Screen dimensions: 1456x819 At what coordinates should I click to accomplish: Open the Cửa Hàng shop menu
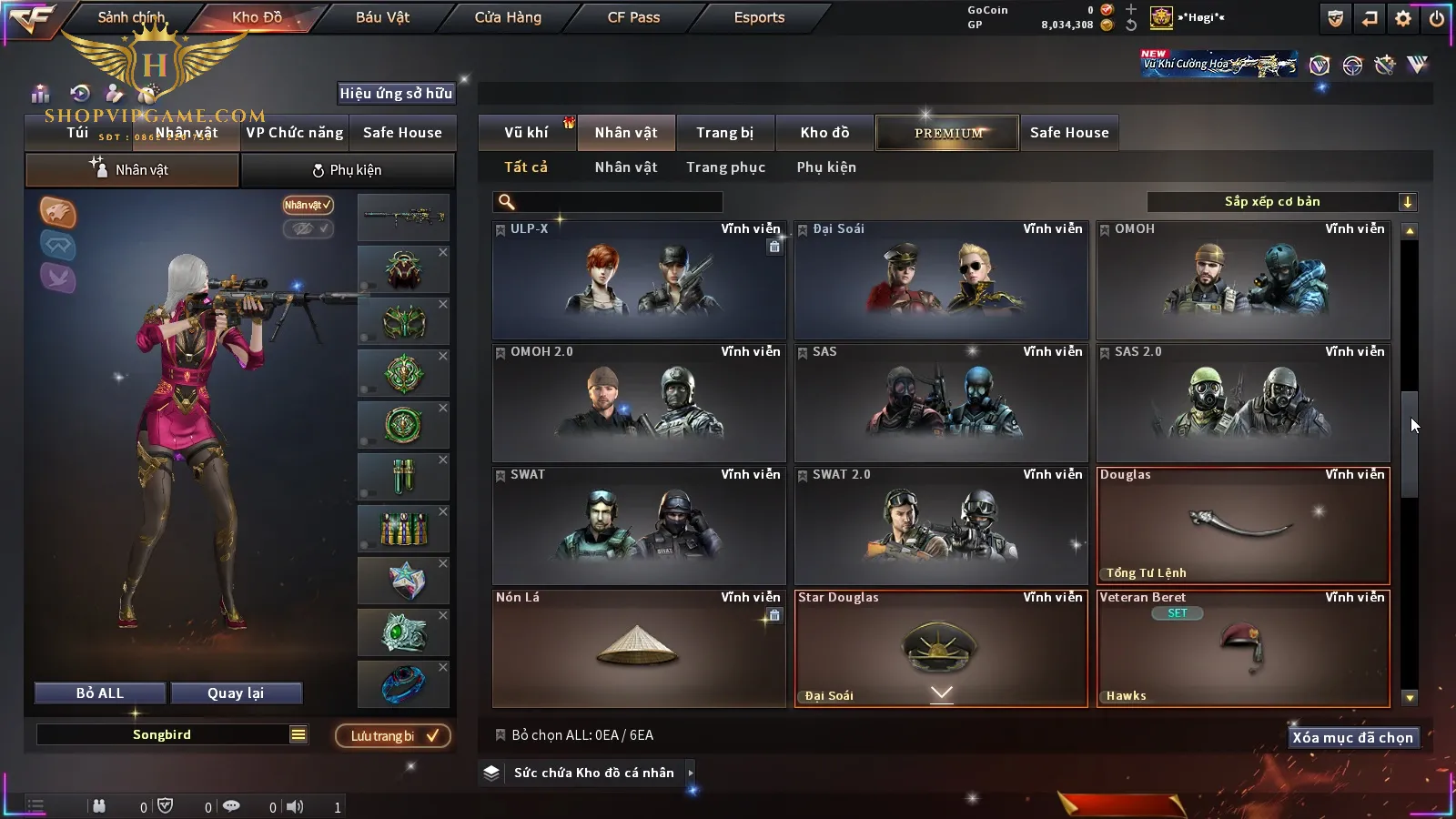(x=508, y=17)
